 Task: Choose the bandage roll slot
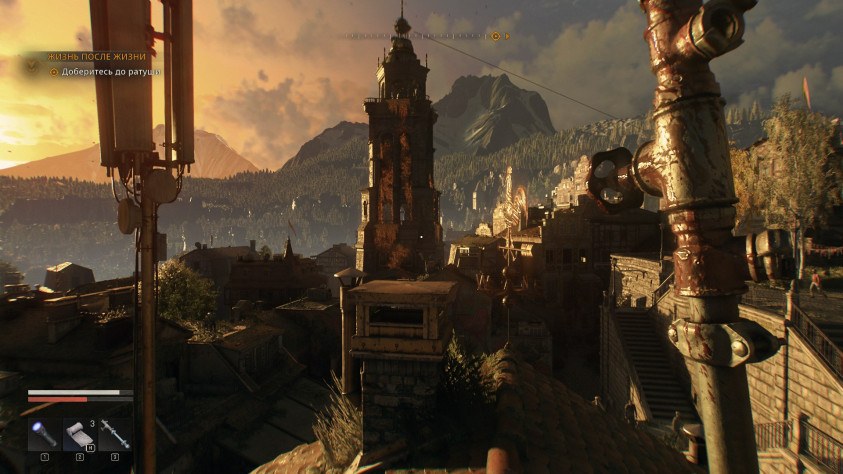coord(80,435)
